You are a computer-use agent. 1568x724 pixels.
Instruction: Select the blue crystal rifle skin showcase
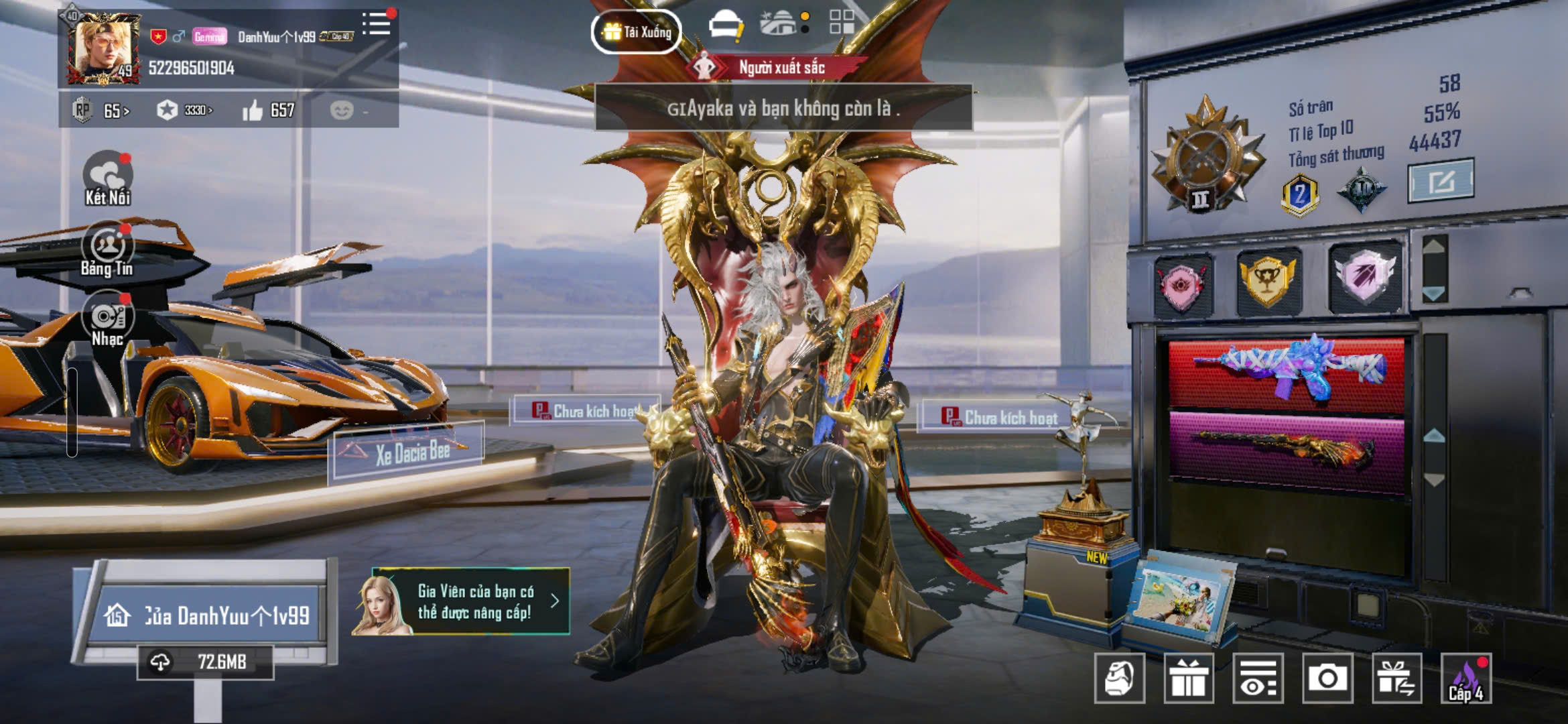click(1287, 372)
